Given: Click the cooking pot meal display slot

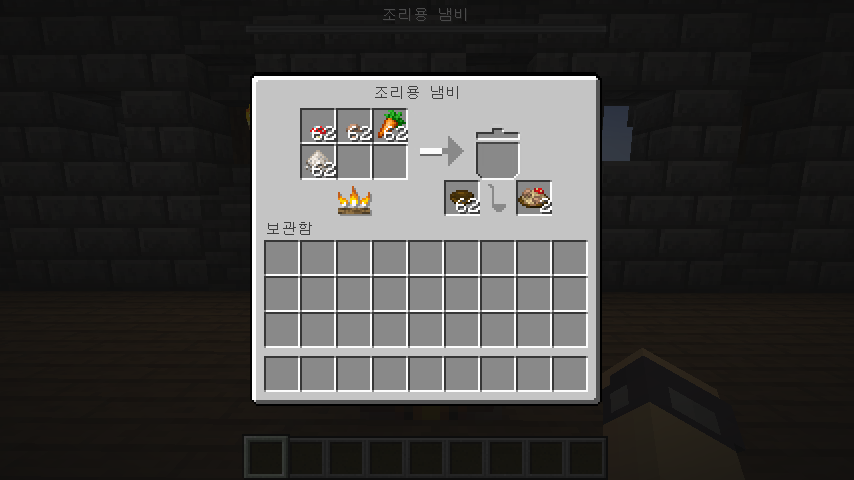Looking at the screenshot, I should (x=497, y=153).
